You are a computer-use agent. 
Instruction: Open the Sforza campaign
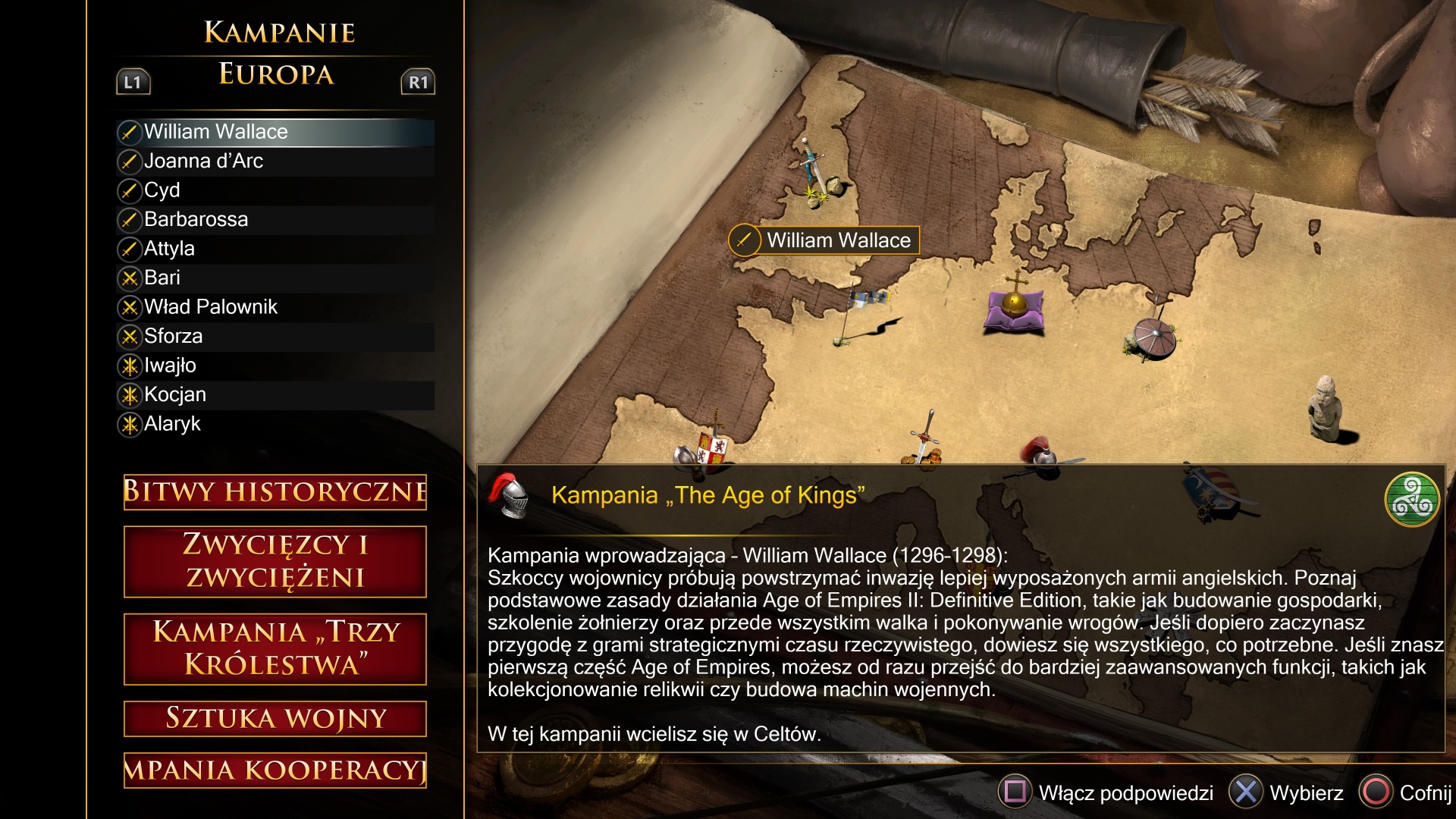(173, 336)
